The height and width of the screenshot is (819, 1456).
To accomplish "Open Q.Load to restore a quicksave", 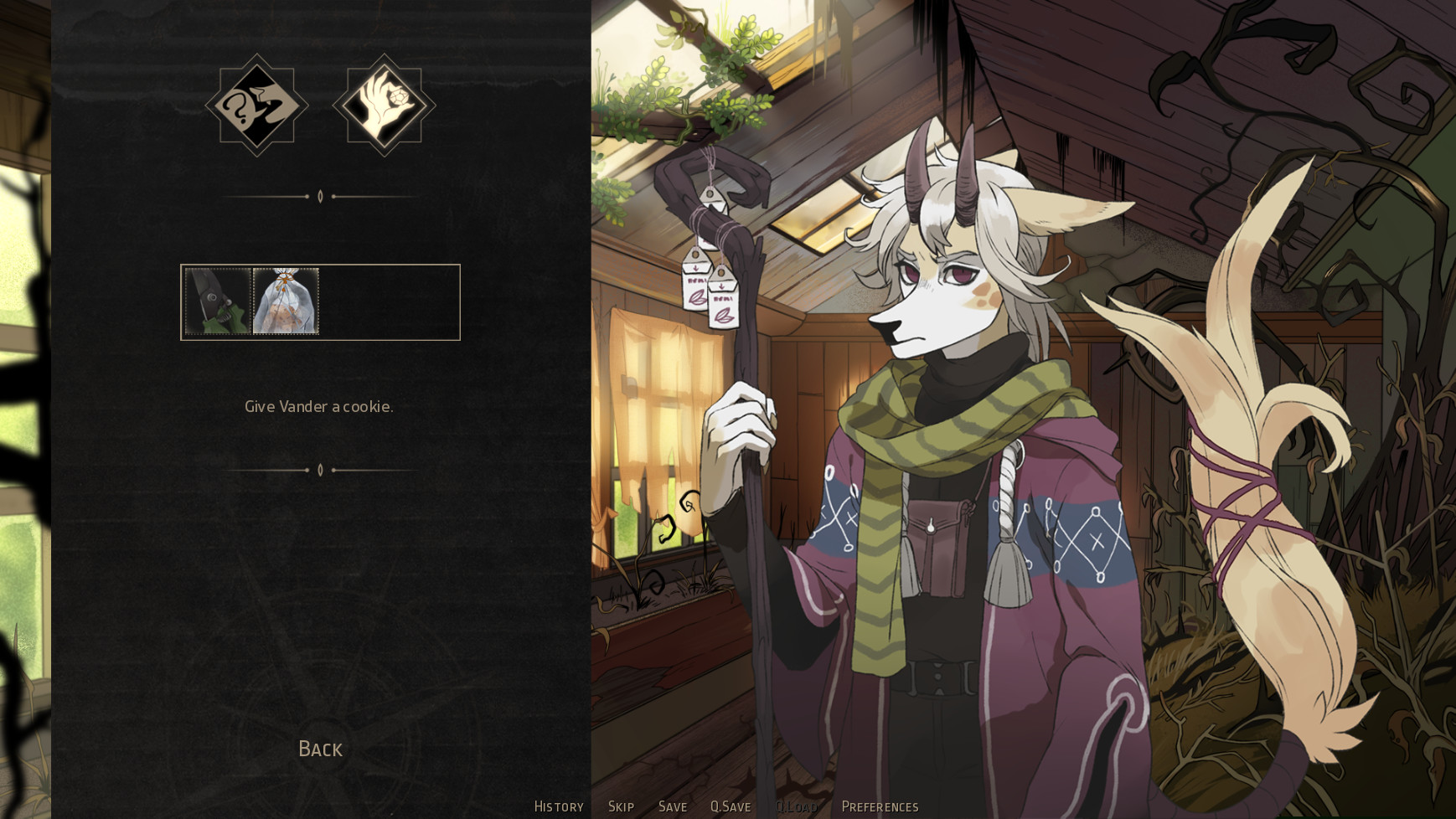I will click(x=798, y=806).
